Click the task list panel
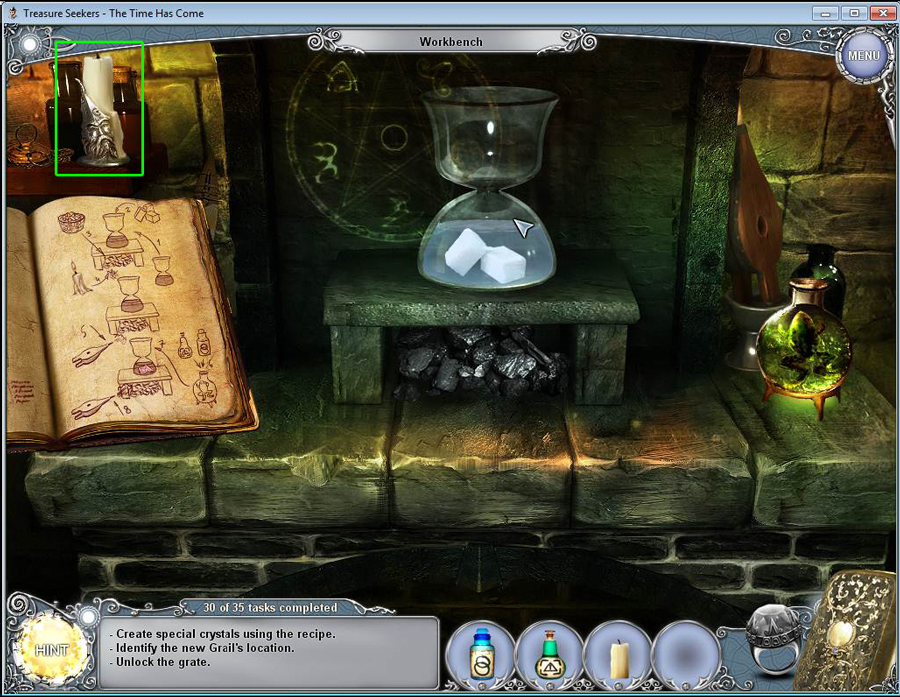900x697 pixels. click(x=270, y=652)
